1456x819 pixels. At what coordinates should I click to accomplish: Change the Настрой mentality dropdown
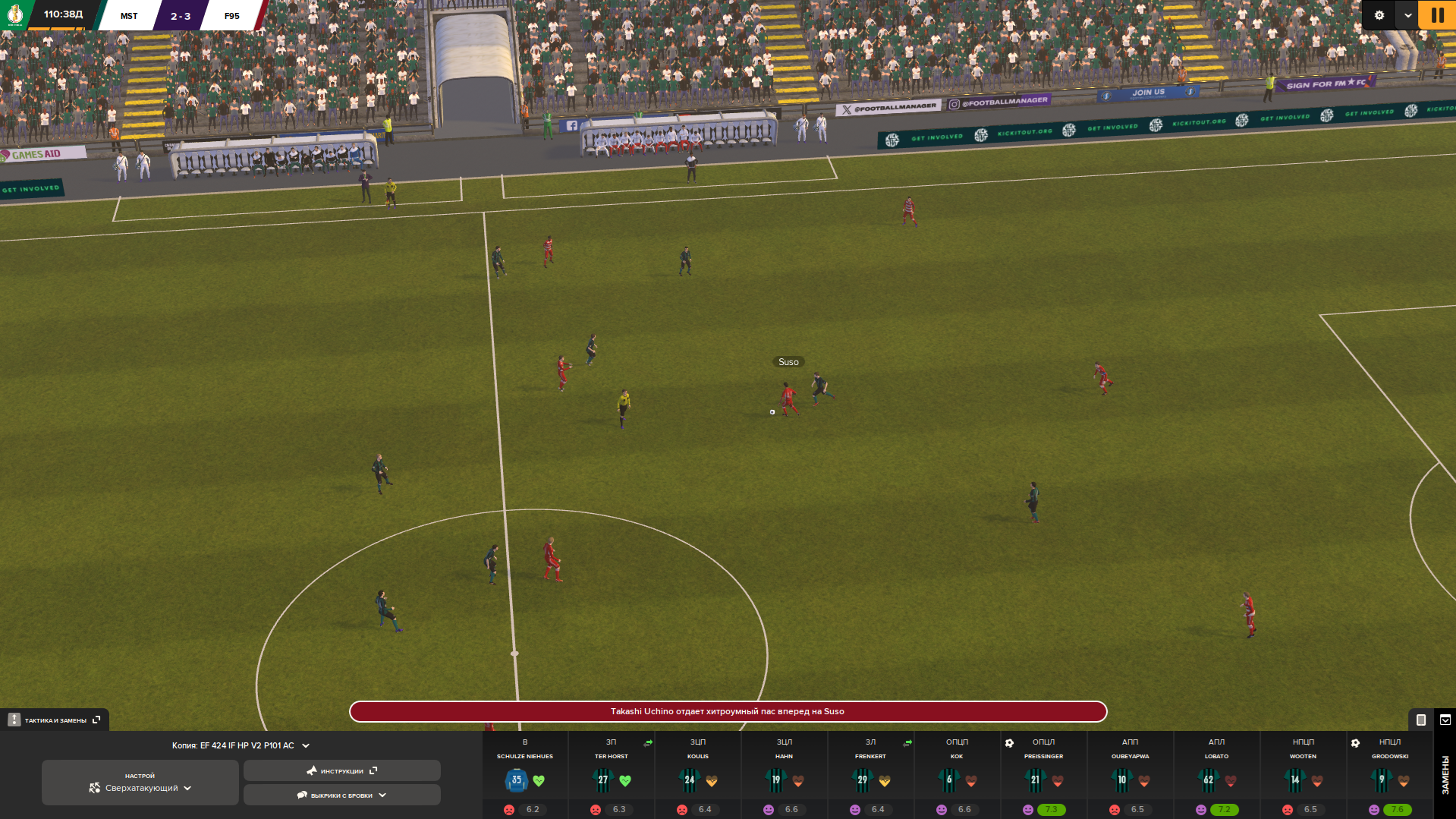140,783
